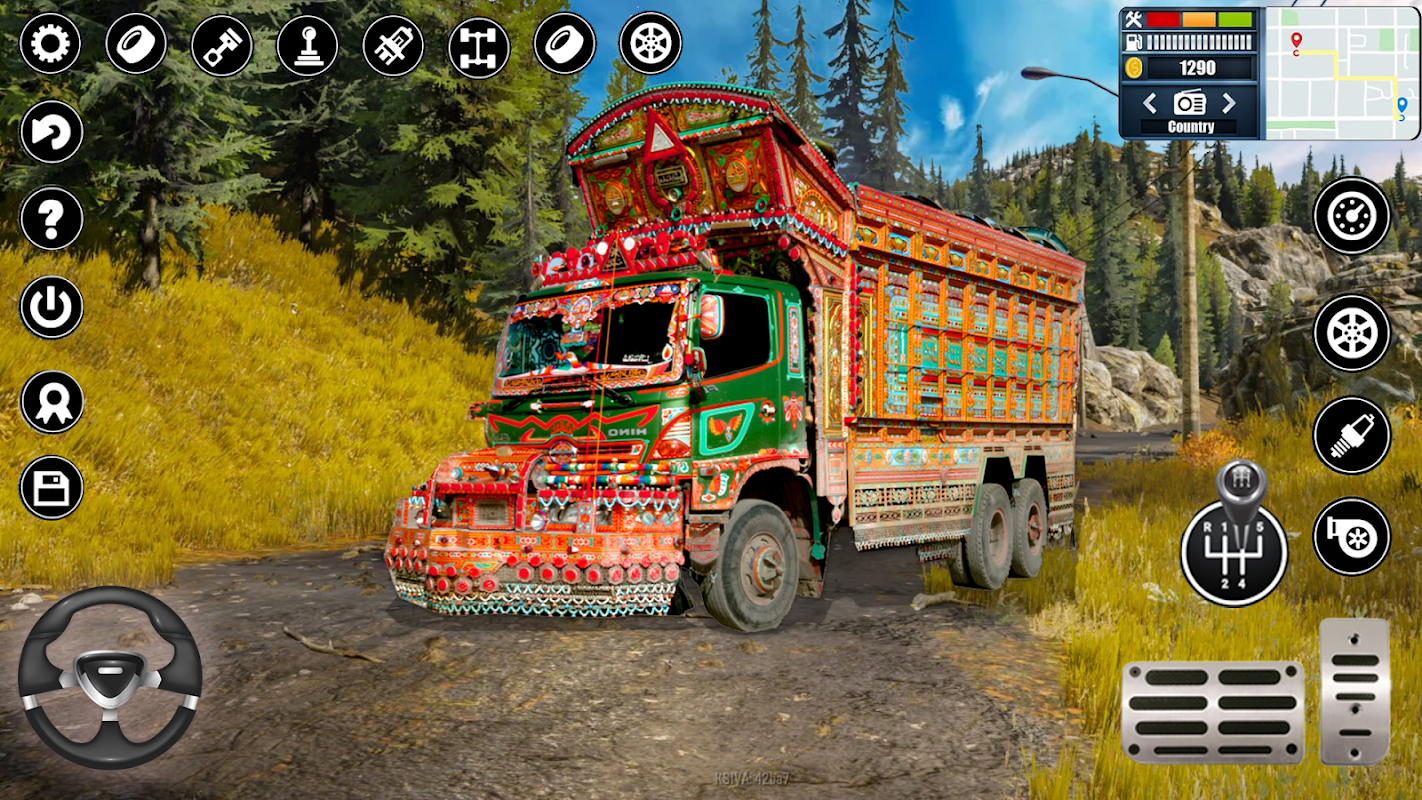Screen dimensions: 1422x800
Task: Step on the narrow accelerator pedal
Action: [1355, 691]
